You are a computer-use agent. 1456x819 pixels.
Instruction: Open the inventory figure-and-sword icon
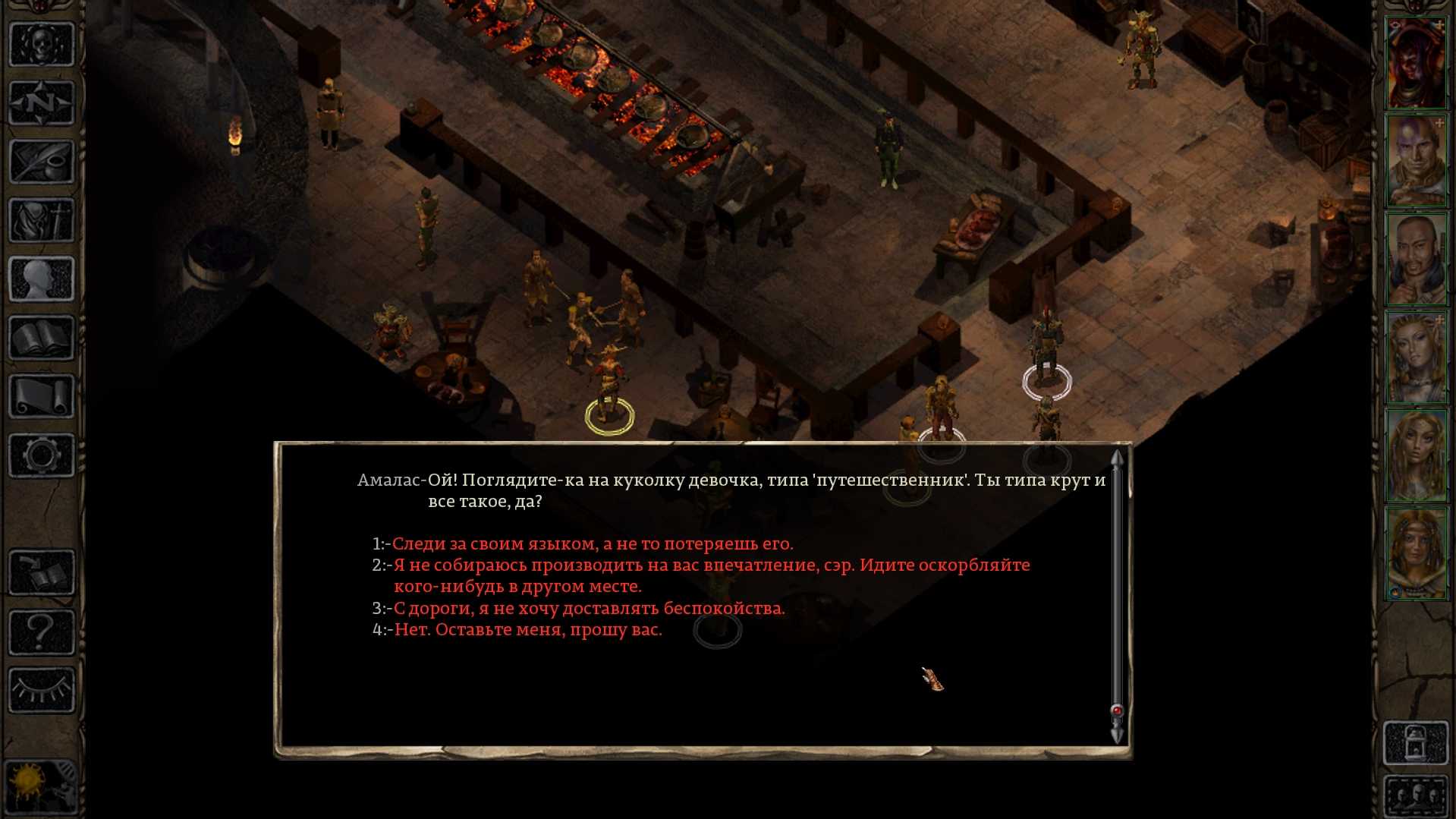(42, 221)
